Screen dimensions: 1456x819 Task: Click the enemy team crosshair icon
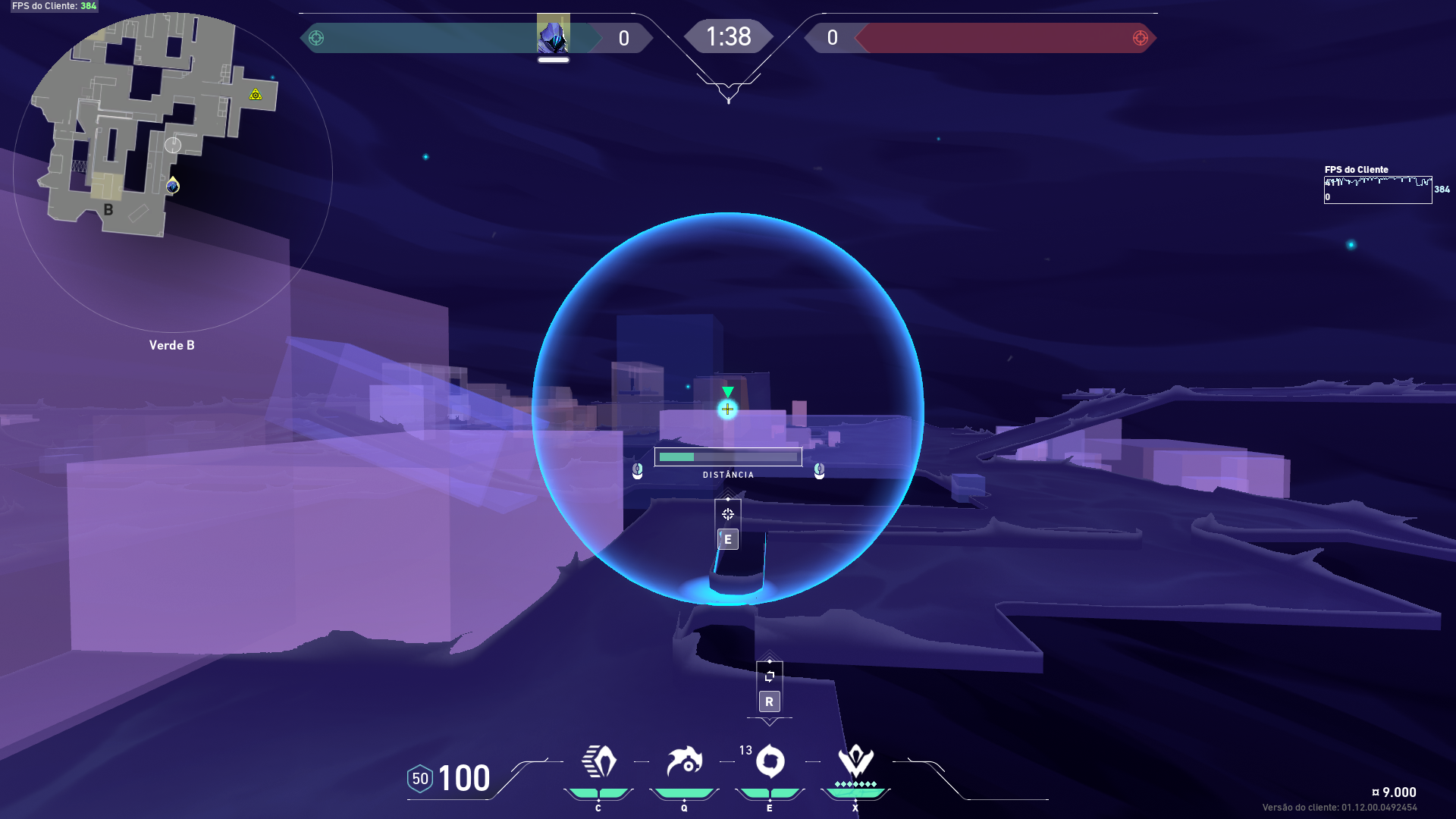pyautogui.click(x=1141, y=37)
